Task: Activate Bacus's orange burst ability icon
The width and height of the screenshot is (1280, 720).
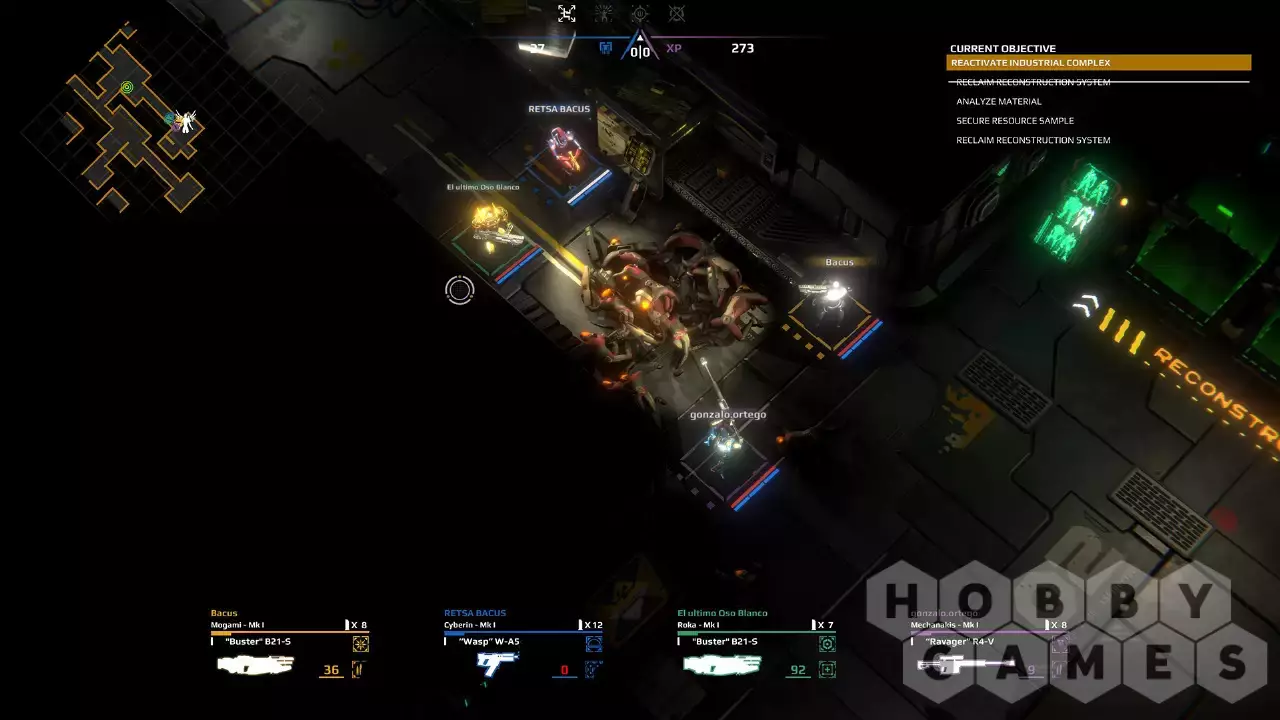Action: 360,644
